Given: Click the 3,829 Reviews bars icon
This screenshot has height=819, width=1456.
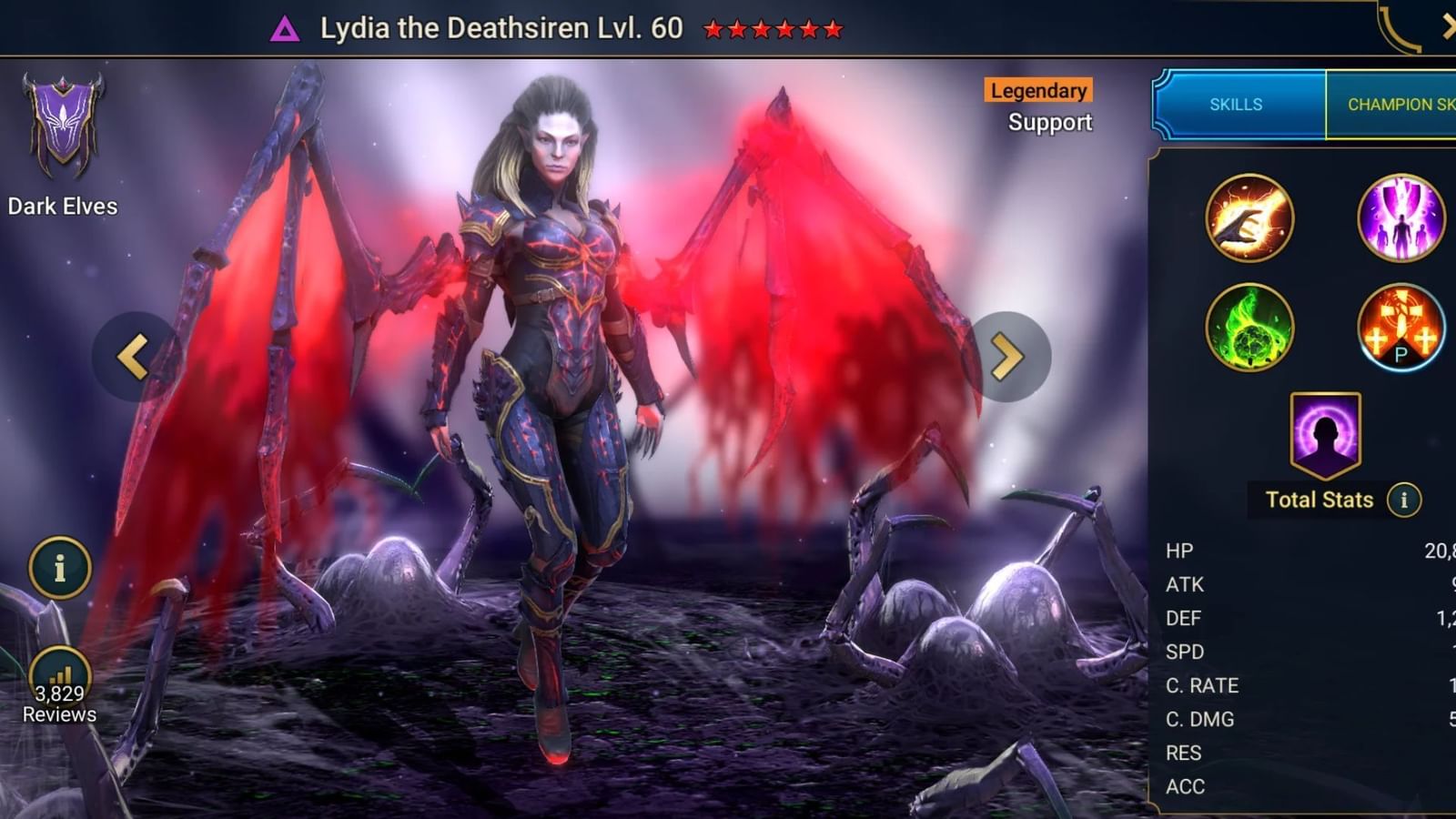Looking at the screenshot, I should (58, 673).
